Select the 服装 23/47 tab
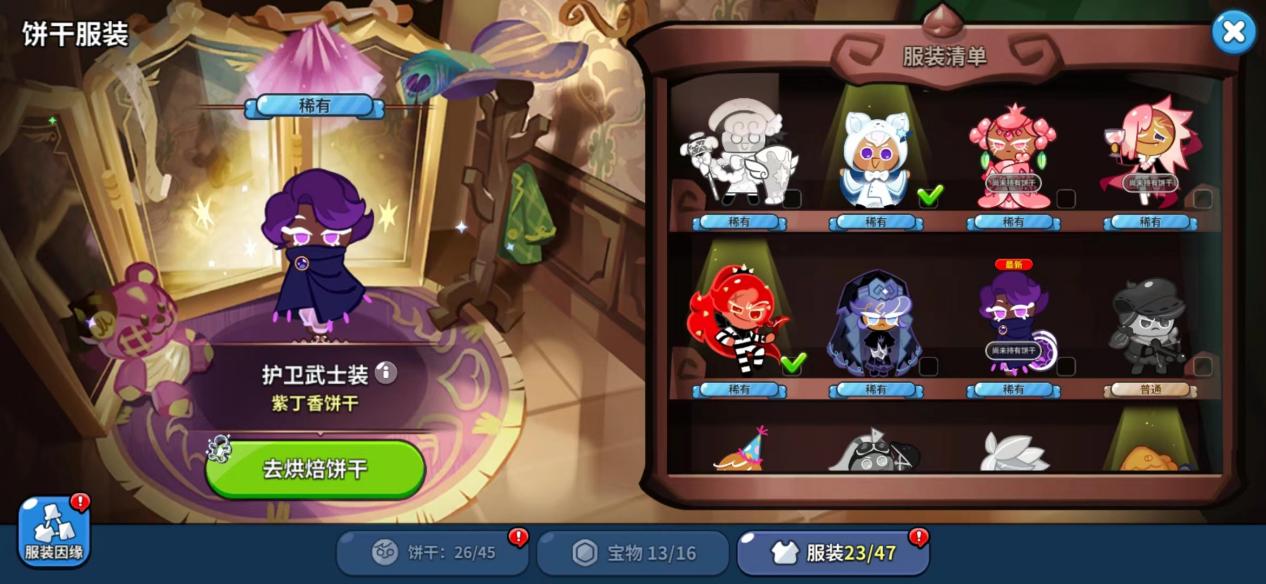 [833, 552]
